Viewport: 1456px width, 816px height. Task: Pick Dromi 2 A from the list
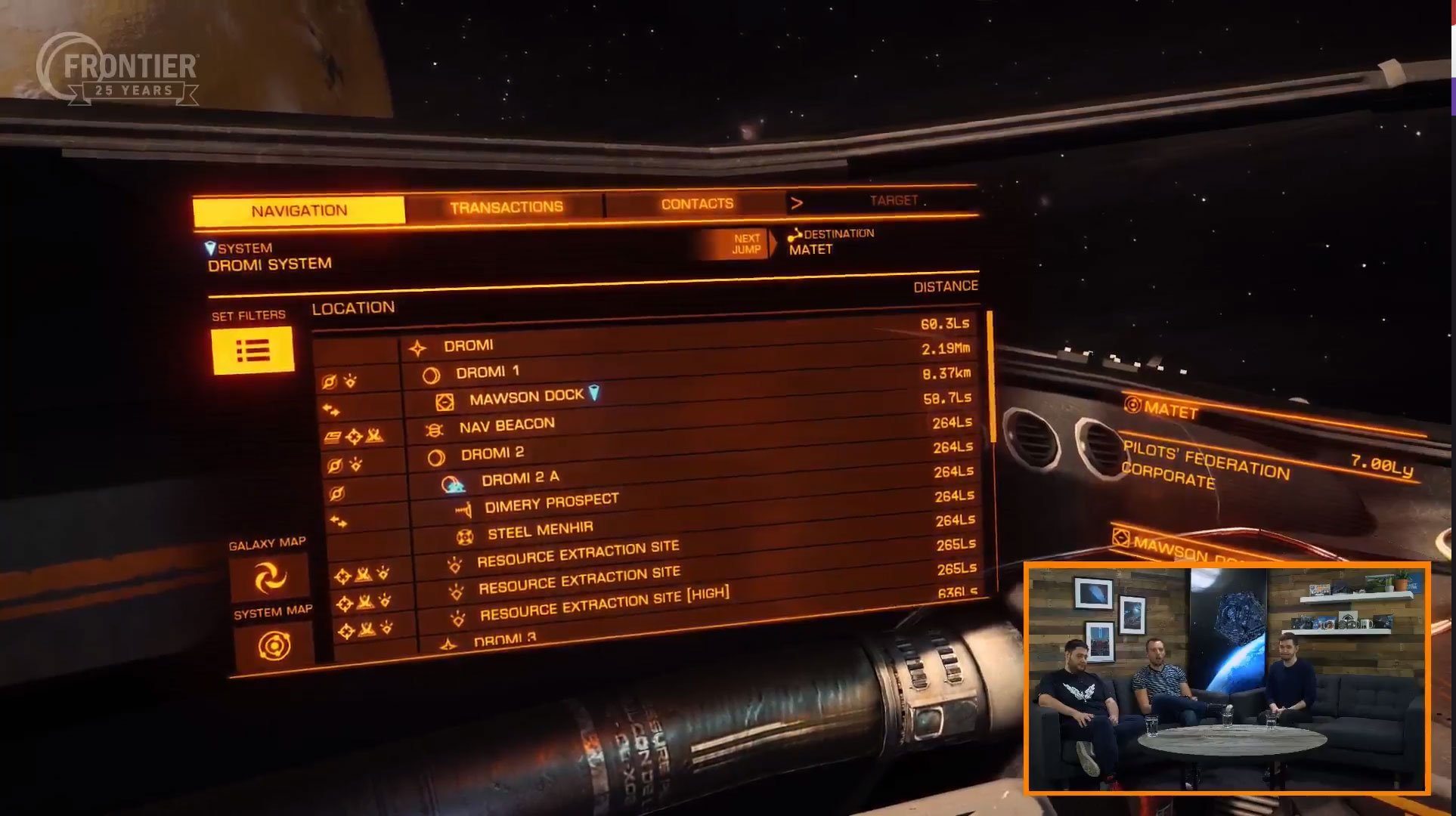click(520, 478)
